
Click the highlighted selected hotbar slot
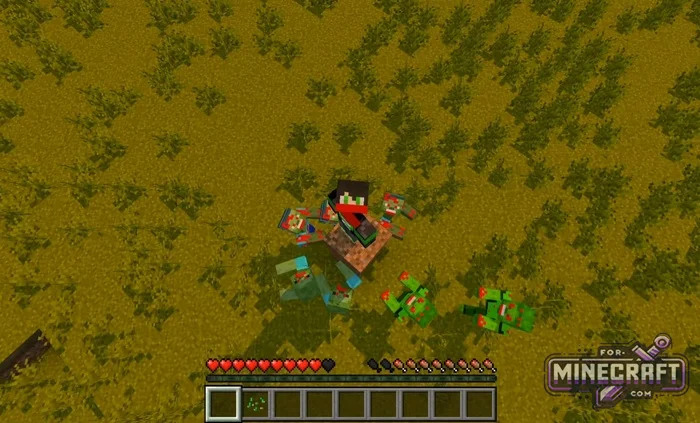(224, 404)
